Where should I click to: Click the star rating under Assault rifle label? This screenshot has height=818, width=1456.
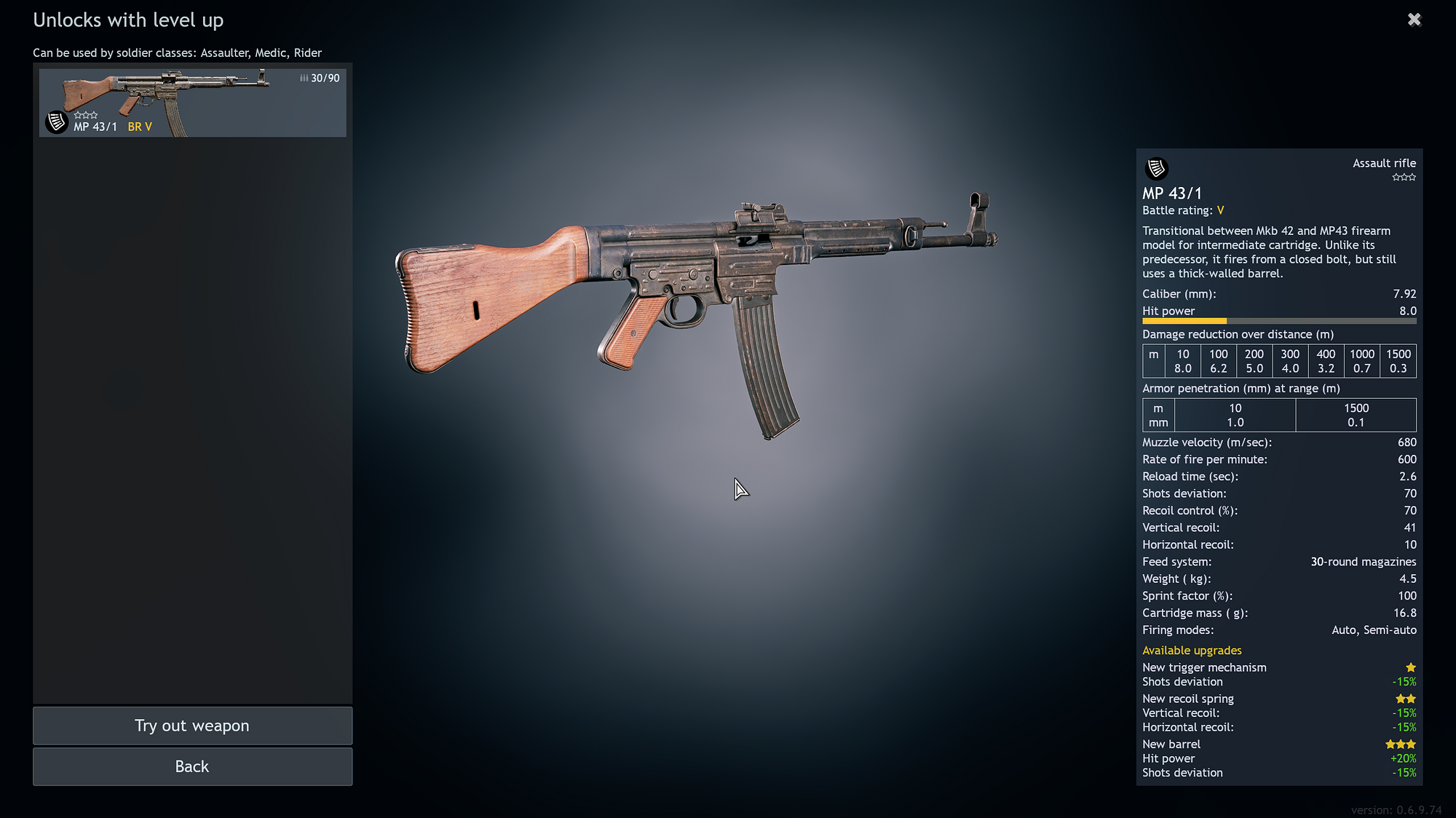1403,177
